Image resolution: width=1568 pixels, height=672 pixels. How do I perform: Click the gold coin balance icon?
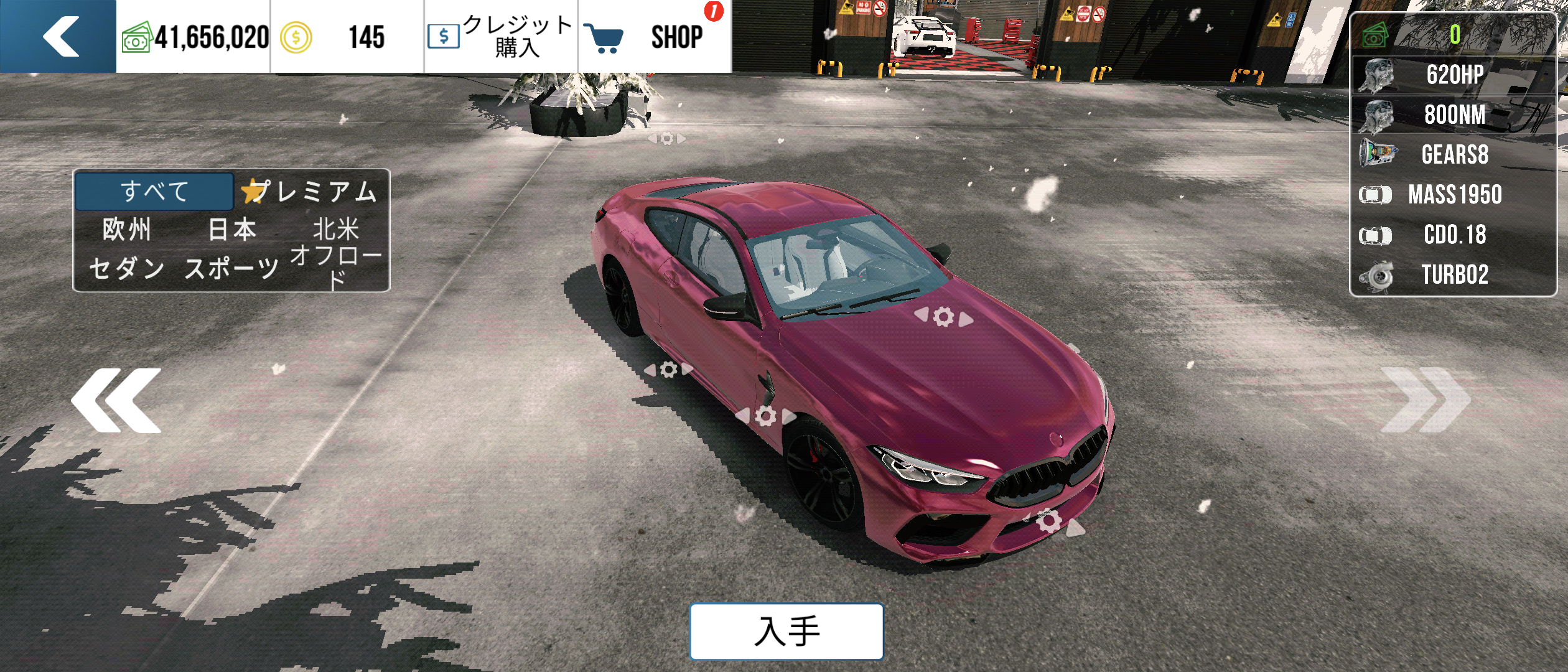(x=296, y=37)
